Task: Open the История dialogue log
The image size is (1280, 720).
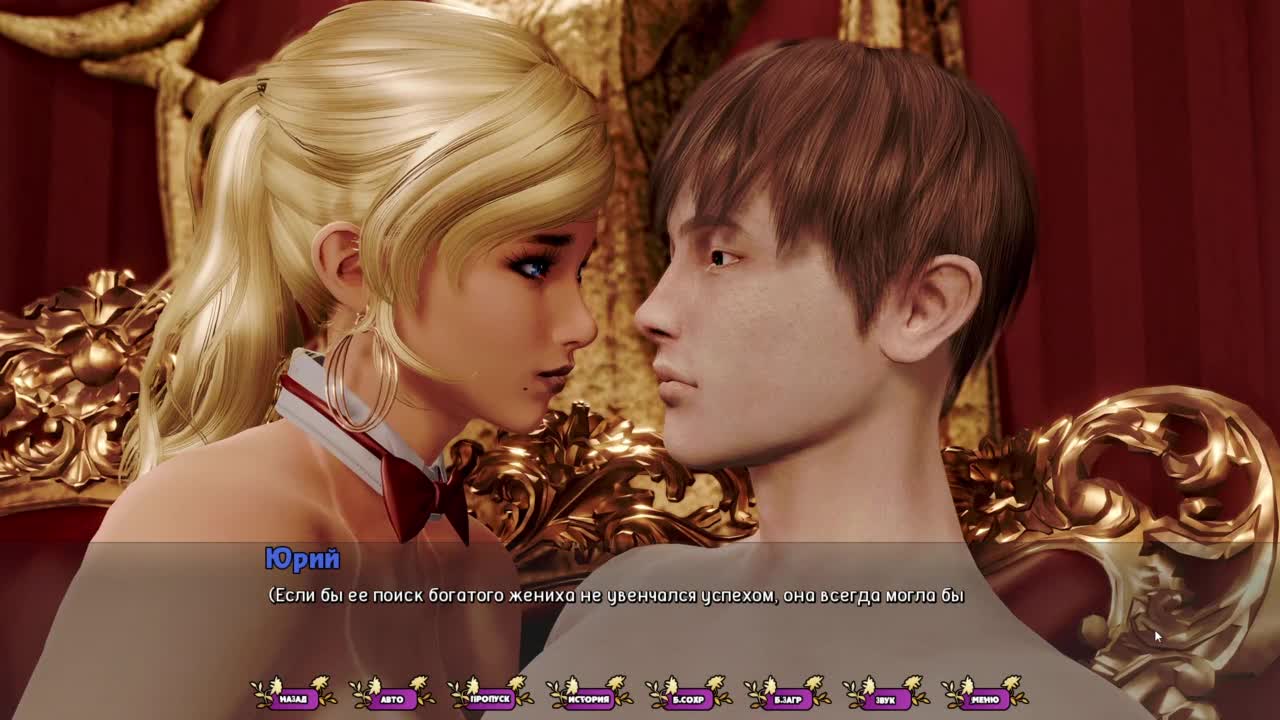Action: point(590,699)
